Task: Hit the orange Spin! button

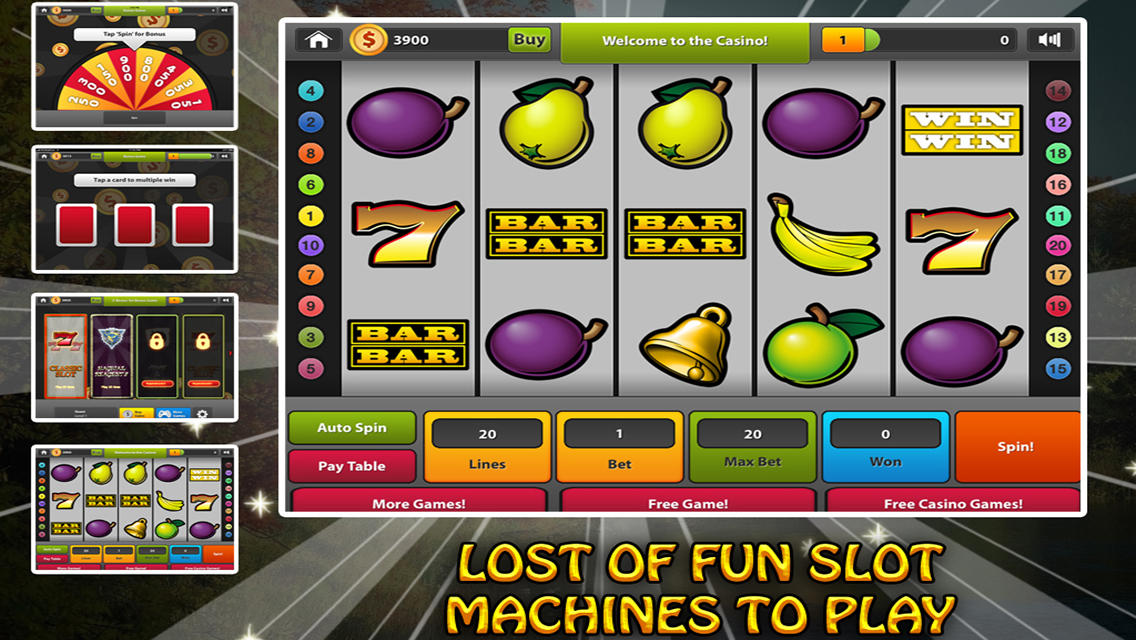Action: click(x=1016, y=447)
